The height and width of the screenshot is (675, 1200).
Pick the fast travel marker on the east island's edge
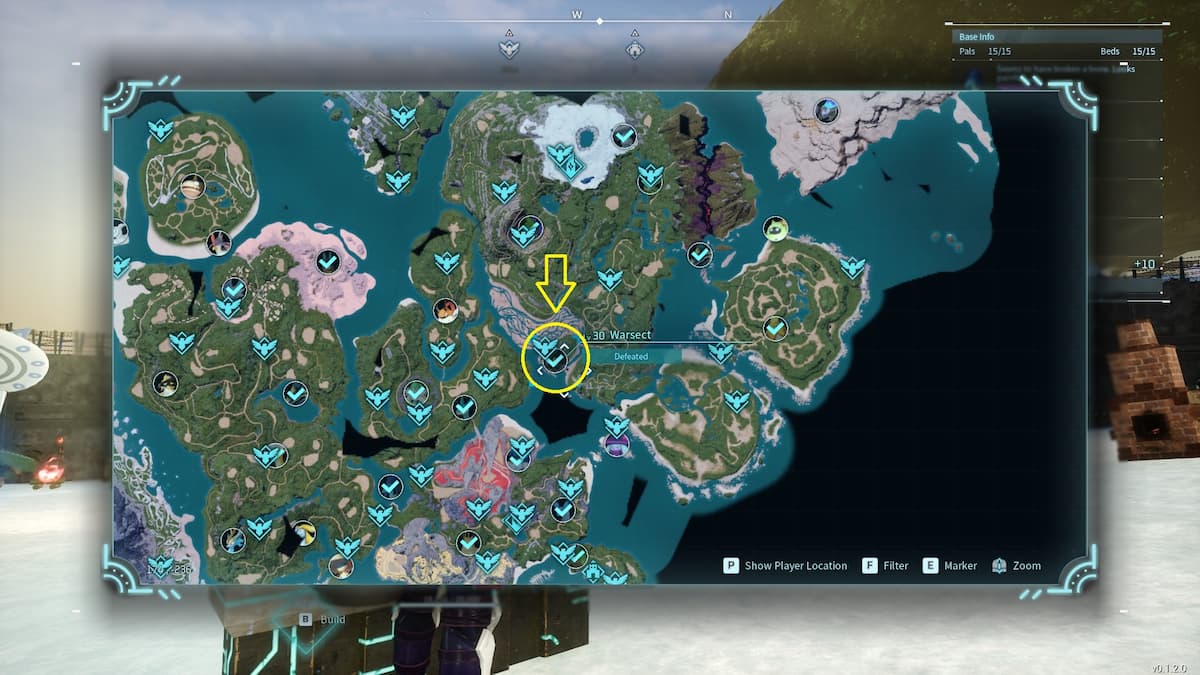point(852,267)
